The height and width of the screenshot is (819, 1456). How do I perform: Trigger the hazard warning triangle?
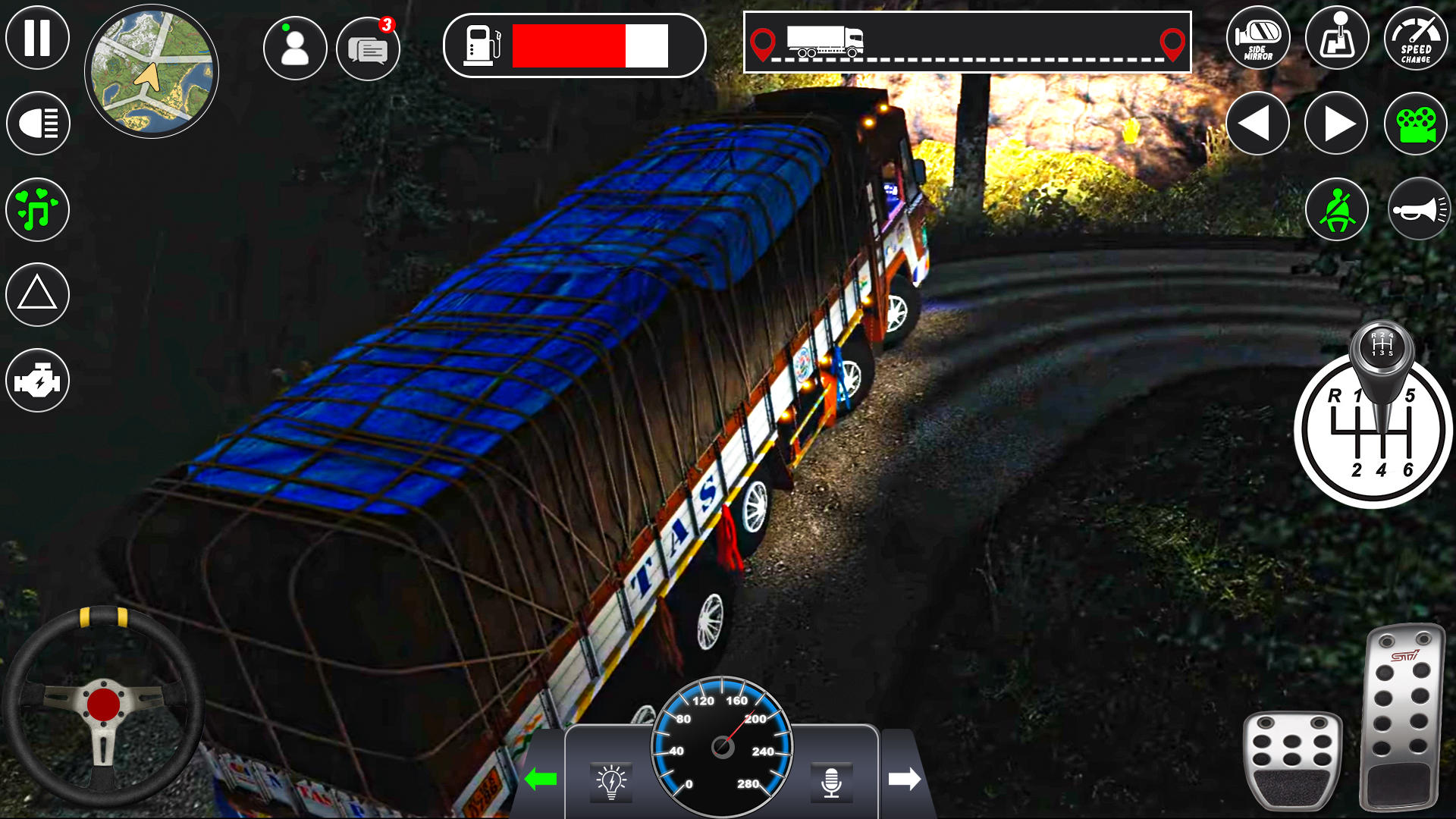click(37, 294)
